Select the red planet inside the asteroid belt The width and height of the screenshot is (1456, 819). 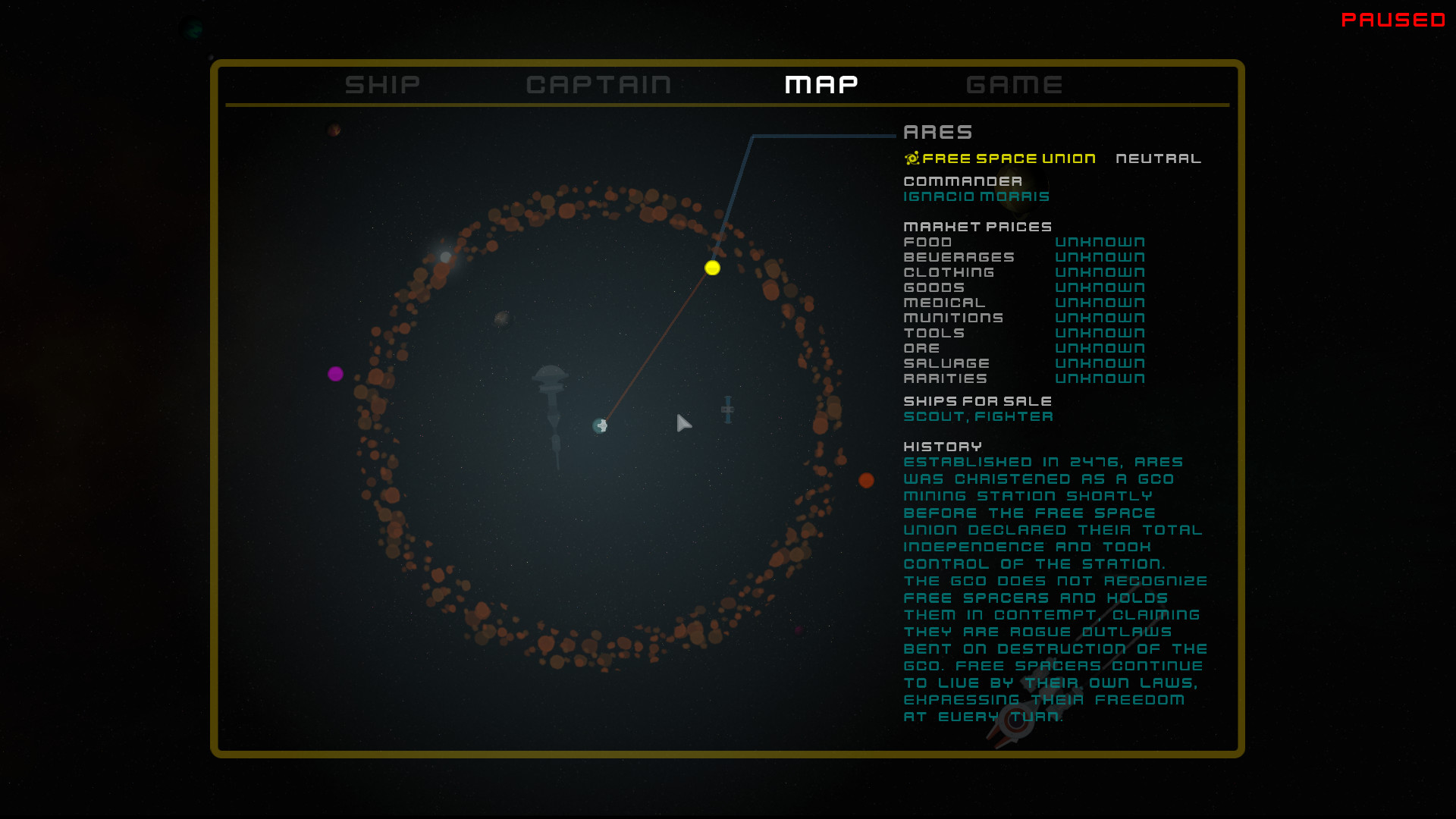tap(868, 479)
